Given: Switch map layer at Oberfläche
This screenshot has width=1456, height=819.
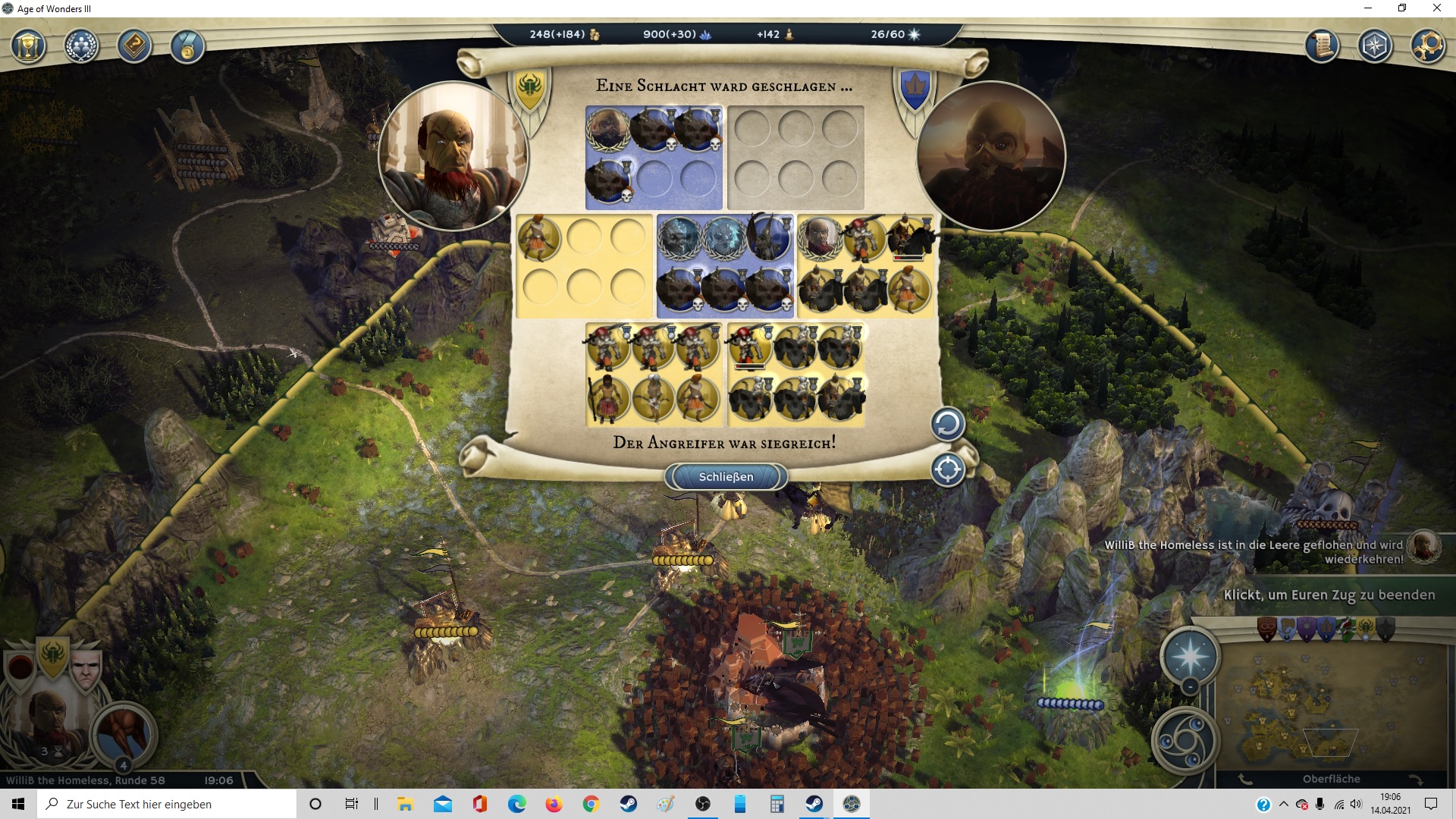Looking at the screenshot, I should [1331, 779].
